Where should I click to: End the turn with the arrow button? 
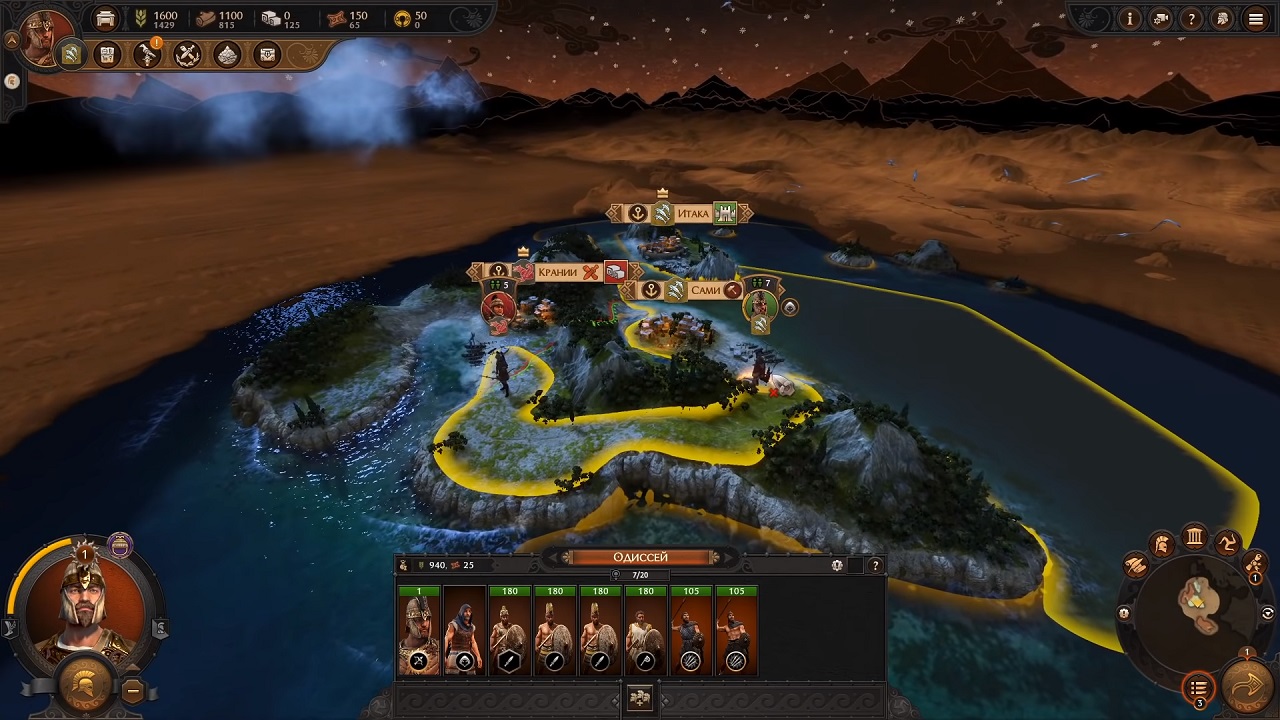tap(1247, 687)
